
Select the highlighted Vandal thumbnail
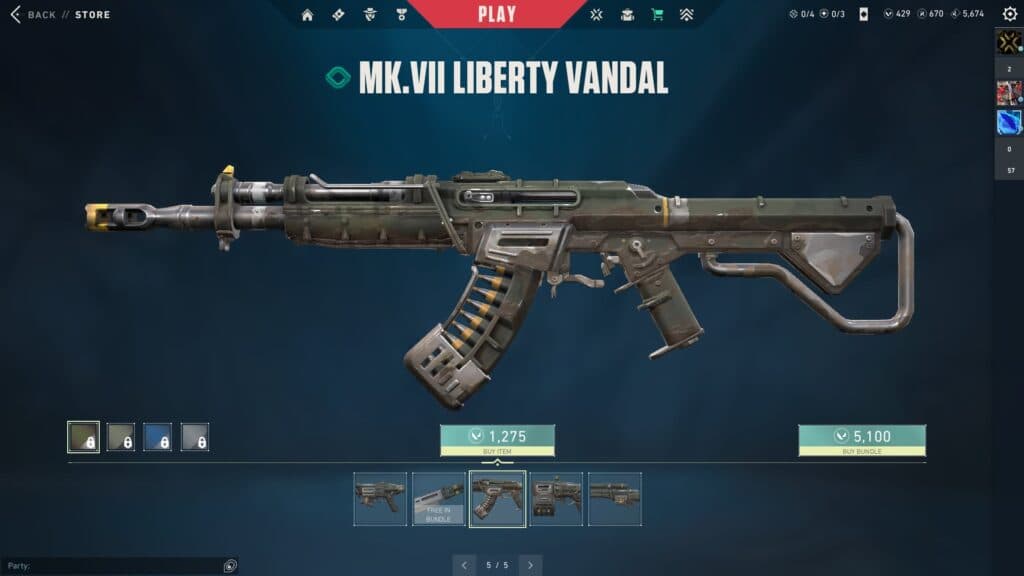[x=497, y=498]
